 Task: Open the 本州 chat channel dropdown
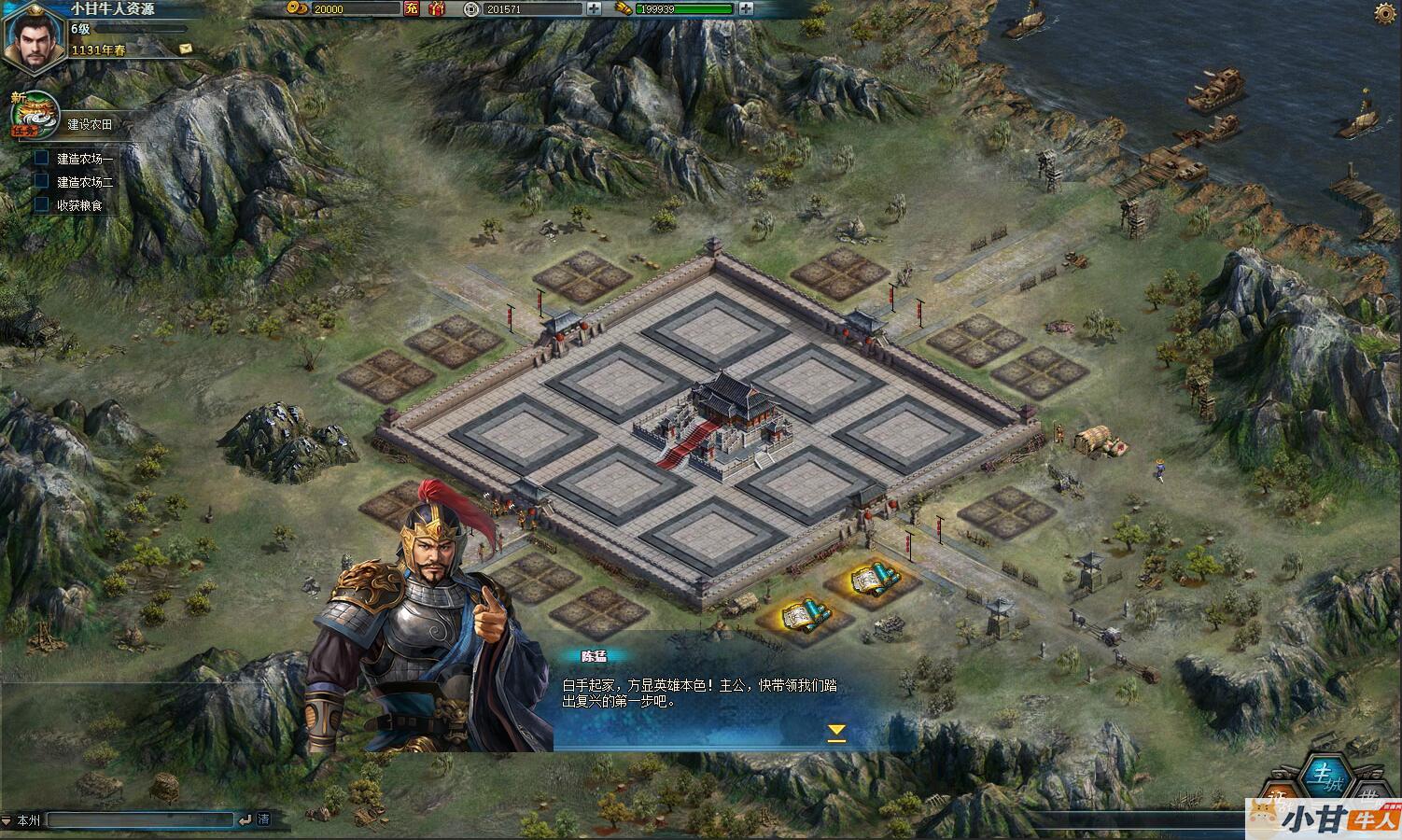coord(22,820)
